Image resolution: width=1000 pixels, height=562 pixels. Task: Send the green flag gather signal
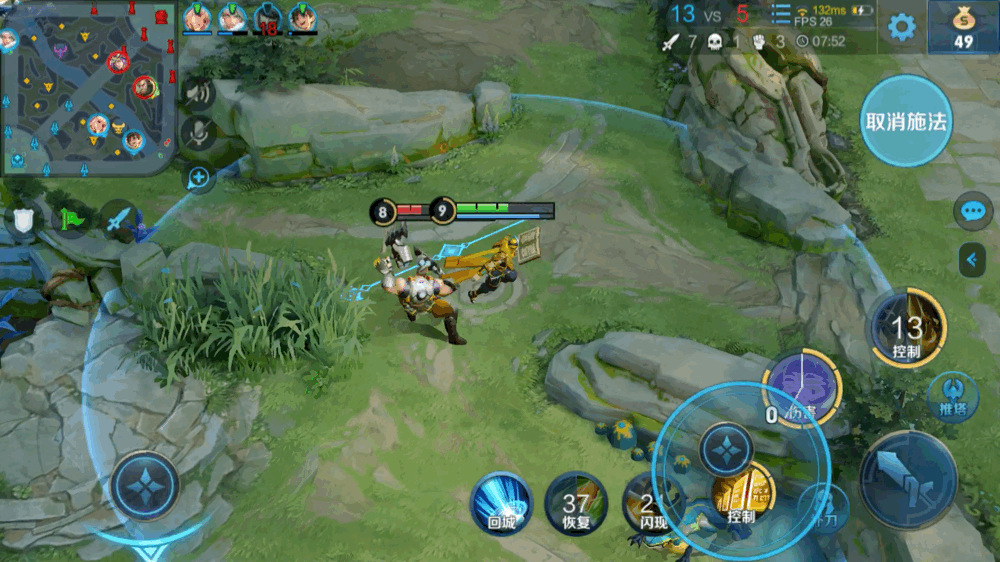(x=72, y=219)
